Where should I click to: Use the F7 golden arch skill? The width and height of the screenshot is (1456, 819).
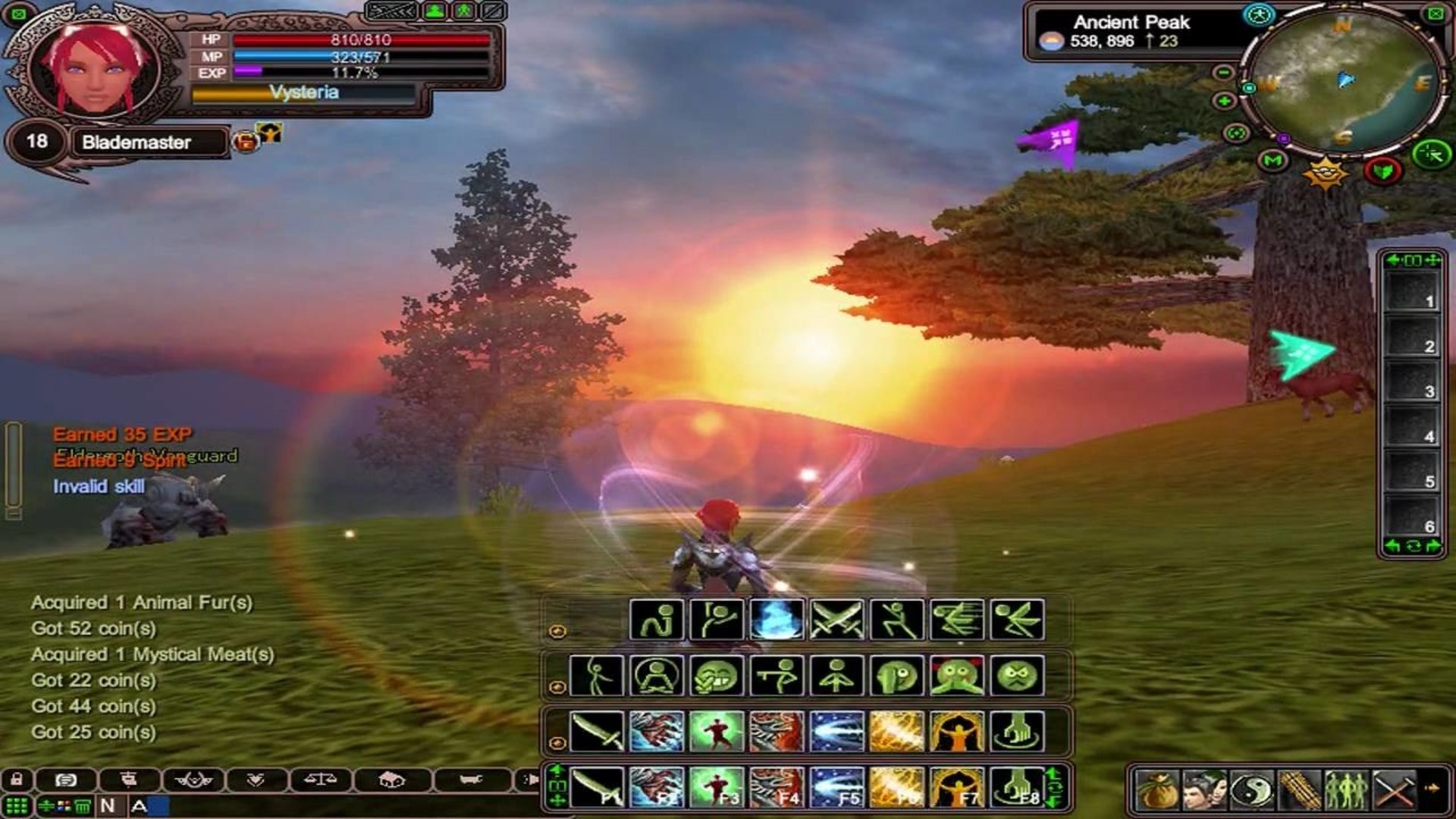tap(956, 787)
